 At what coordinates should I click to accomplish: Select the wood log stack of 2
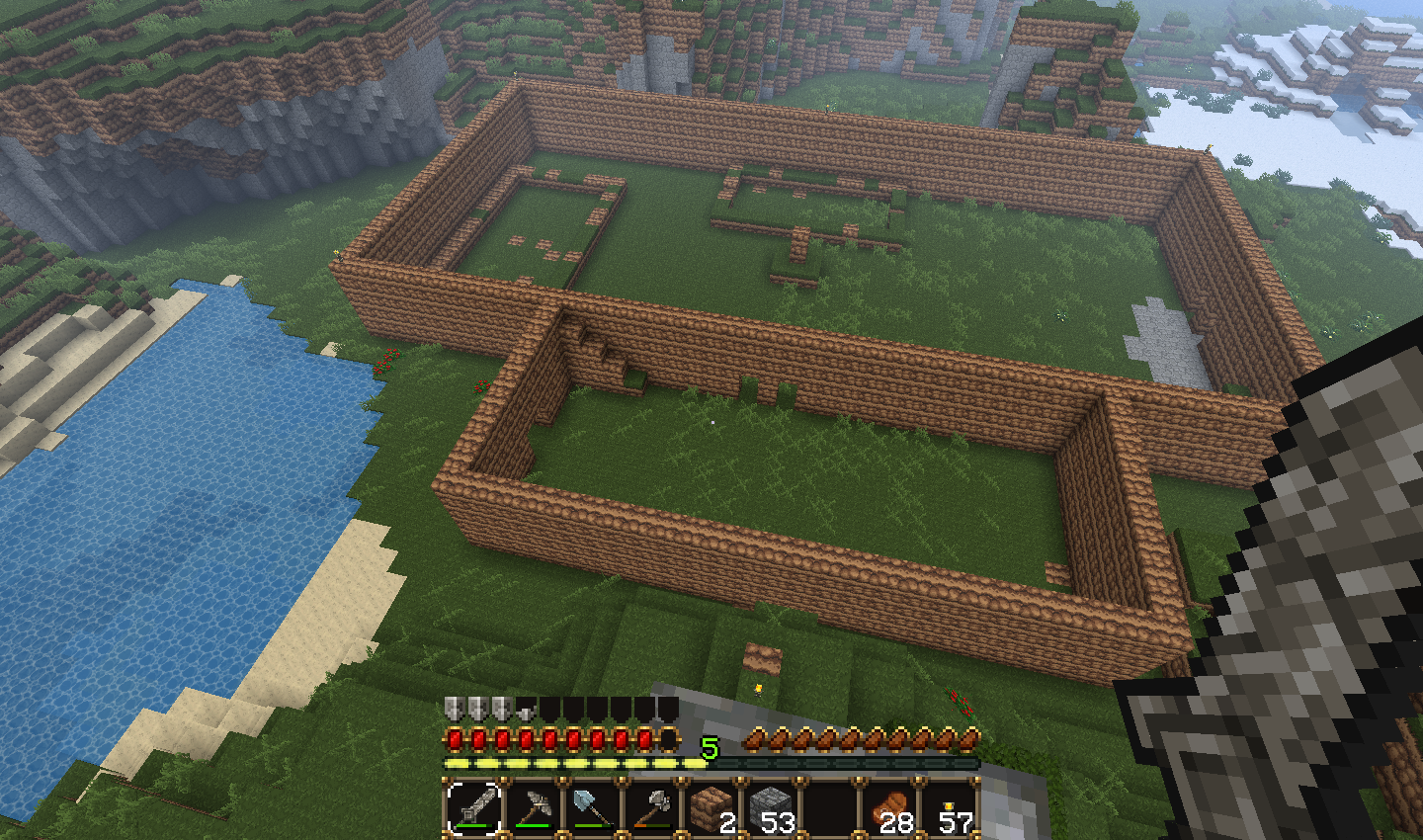coord(711,807)
